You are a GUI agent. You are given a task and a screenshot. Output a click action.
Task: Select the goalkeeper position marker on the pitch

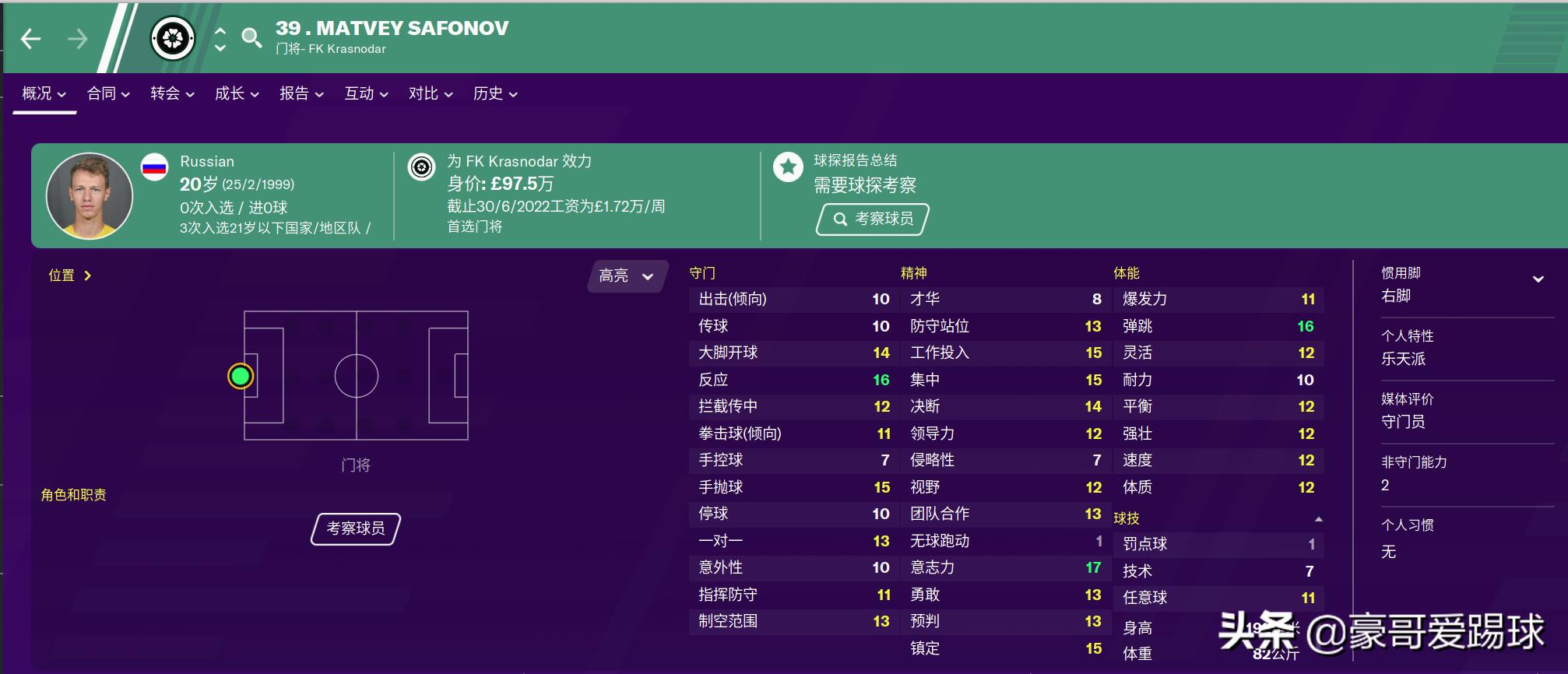click(x=241, y=376)
